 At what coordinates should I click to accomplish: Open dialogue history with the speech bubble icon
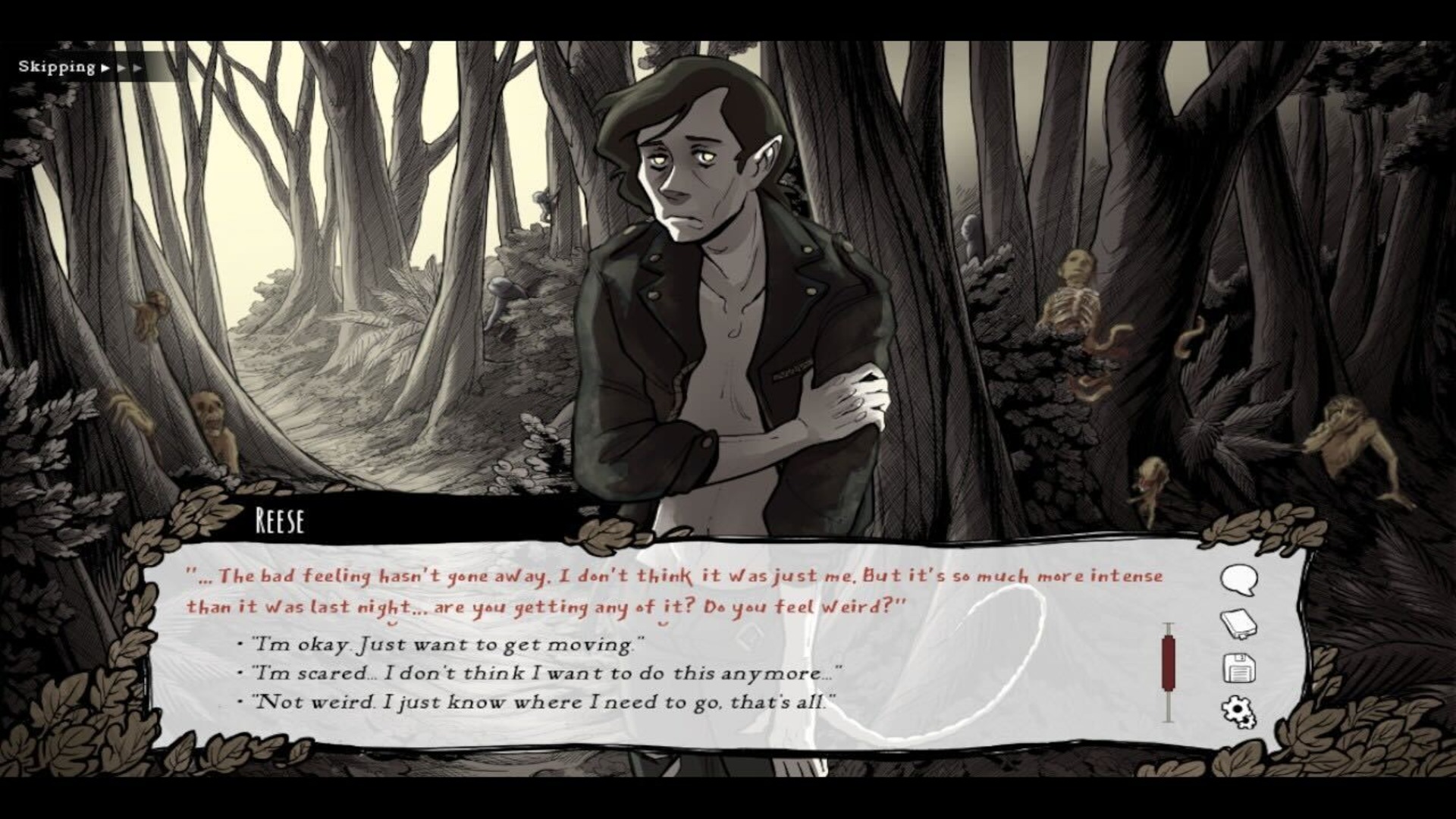click(1238, 576)
